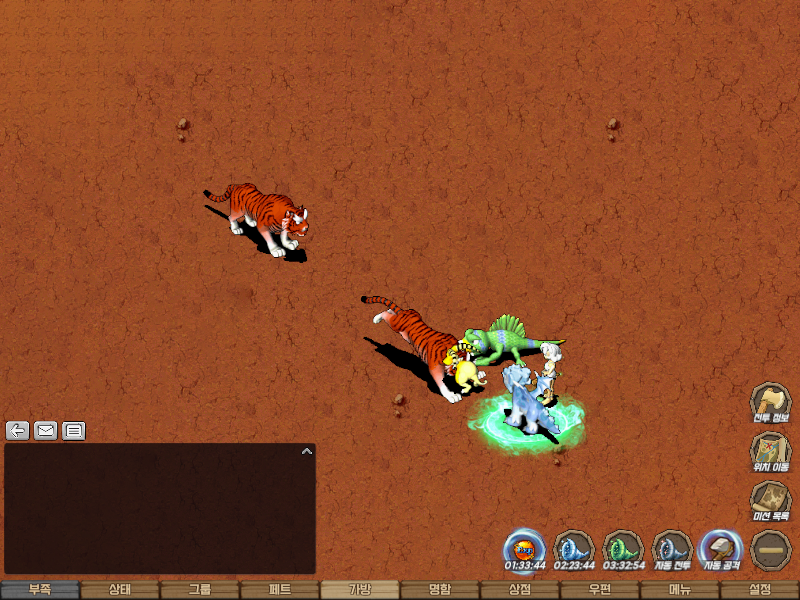Open 전투 정보 battle info axe icon

[771, 402]
